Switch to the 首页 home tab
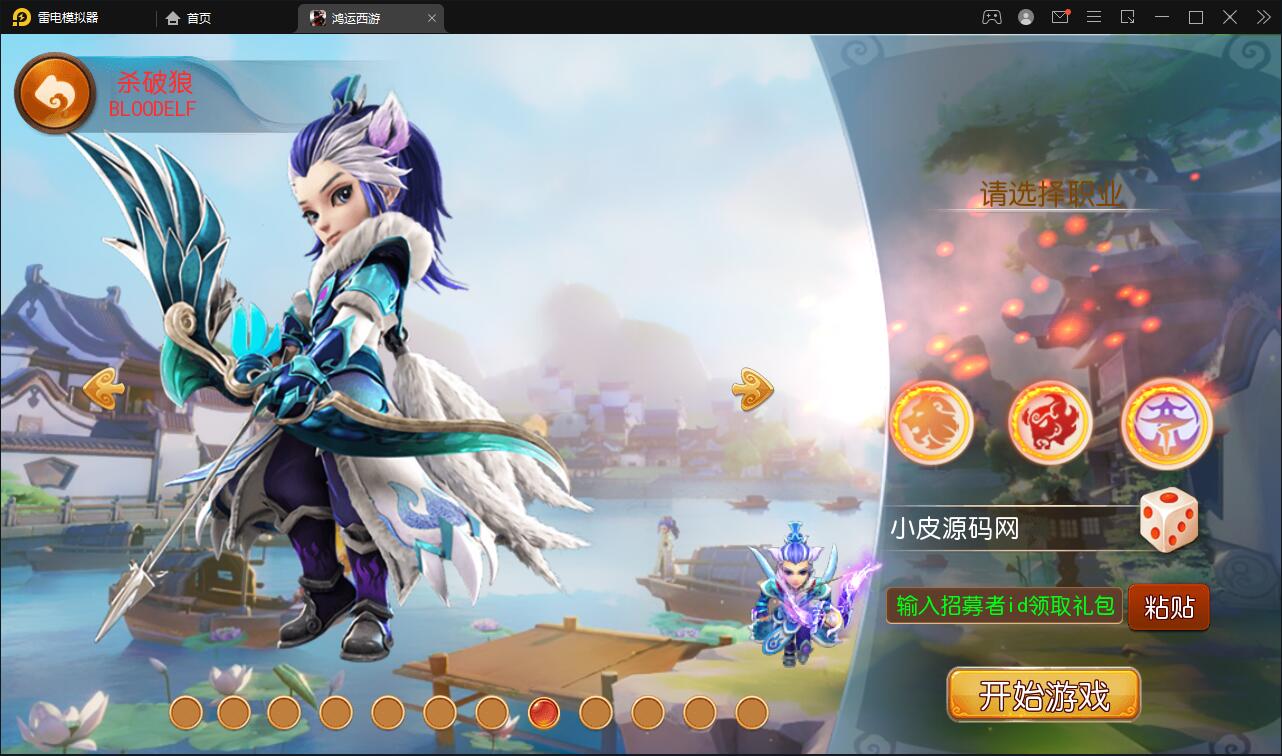Viewport: 1282px width, 756px height. [x=189, y=17]
